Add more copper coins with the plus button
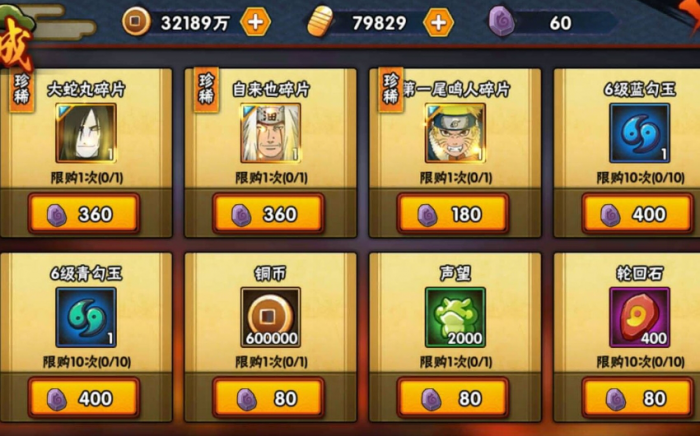The width and height of the screenshot is (700, 436). [255, 21]
